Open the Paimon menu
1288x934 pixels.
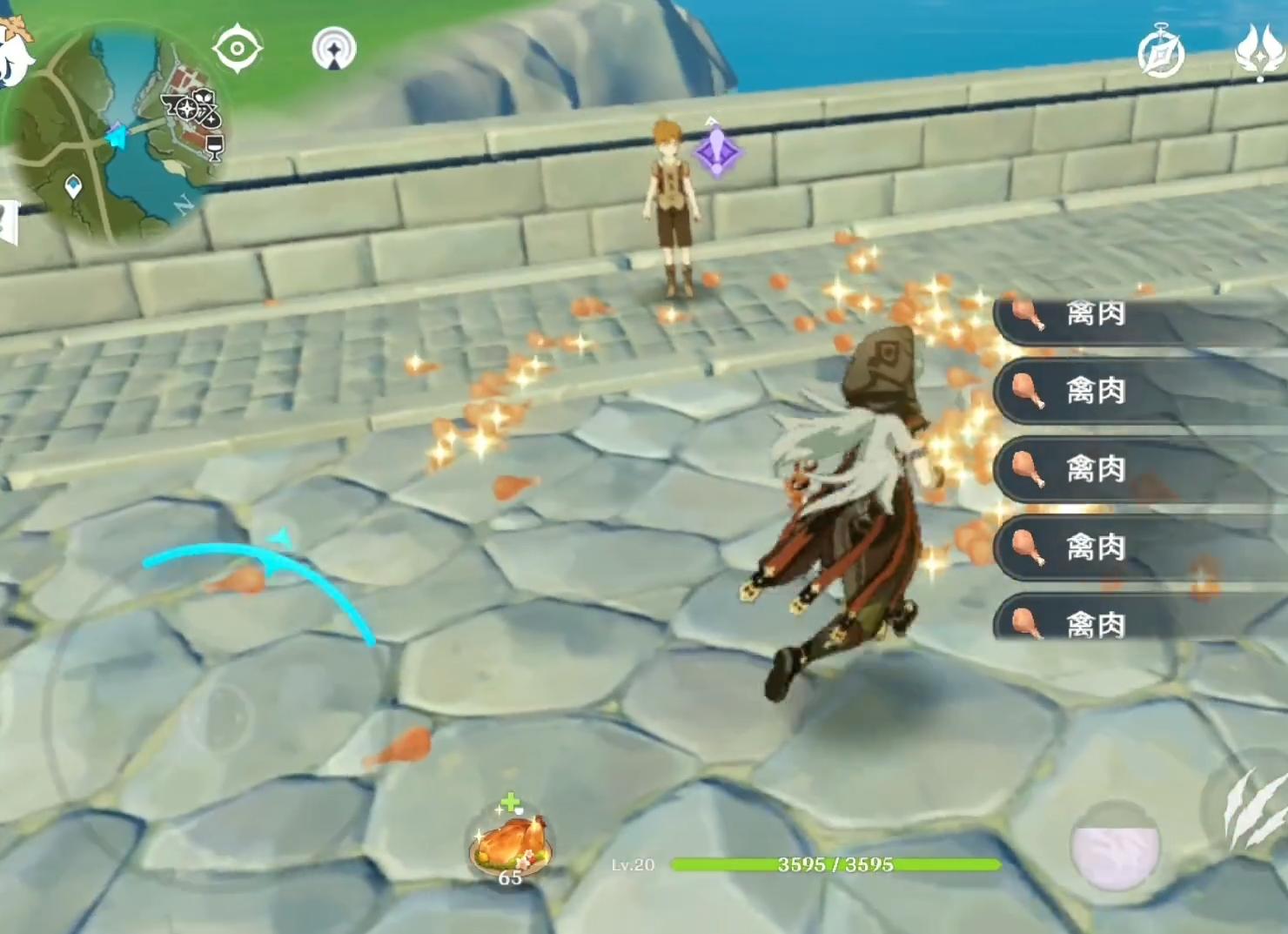pos(16,52)
